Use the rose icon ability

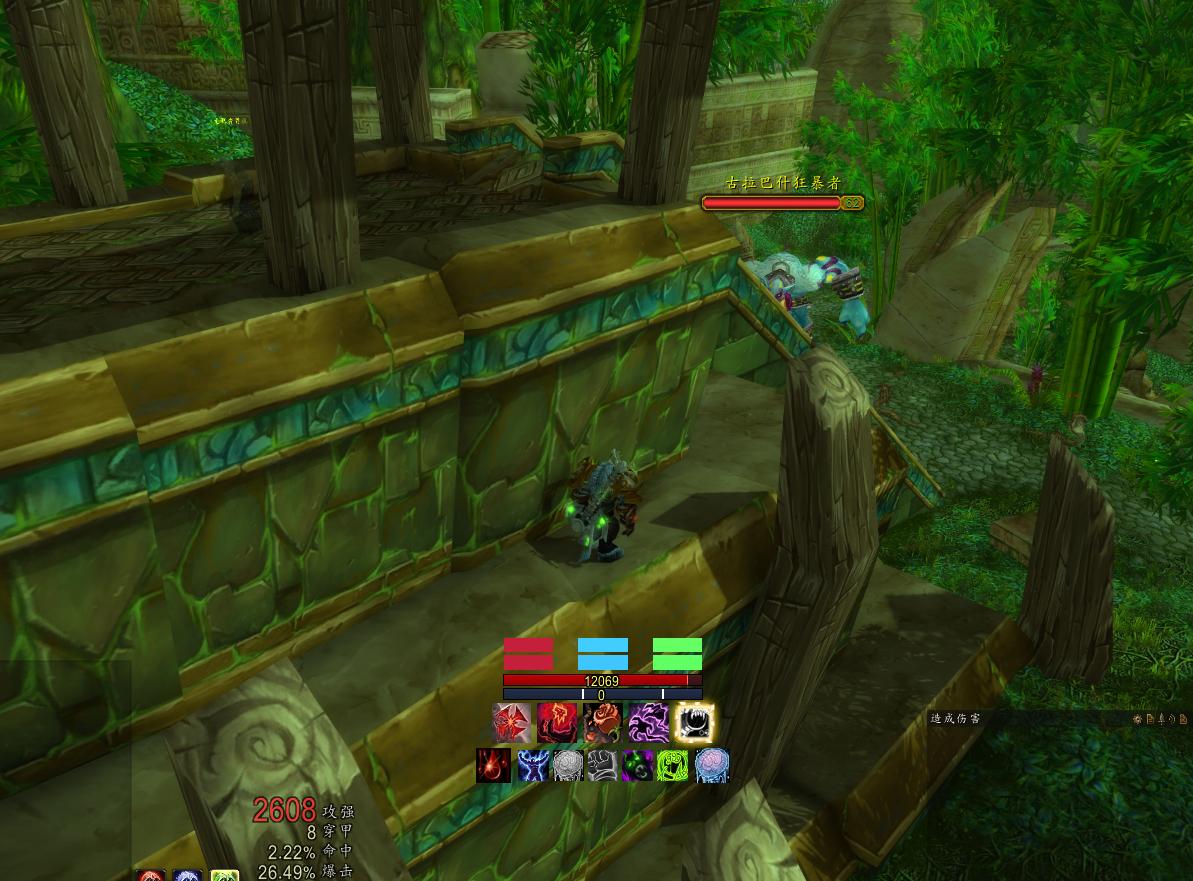coord(603,722)
